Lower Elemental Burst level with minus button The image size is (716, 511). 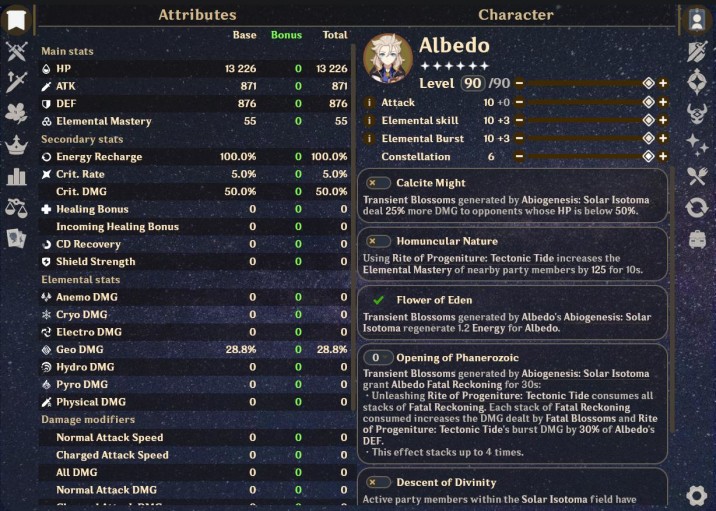[520, 138]
